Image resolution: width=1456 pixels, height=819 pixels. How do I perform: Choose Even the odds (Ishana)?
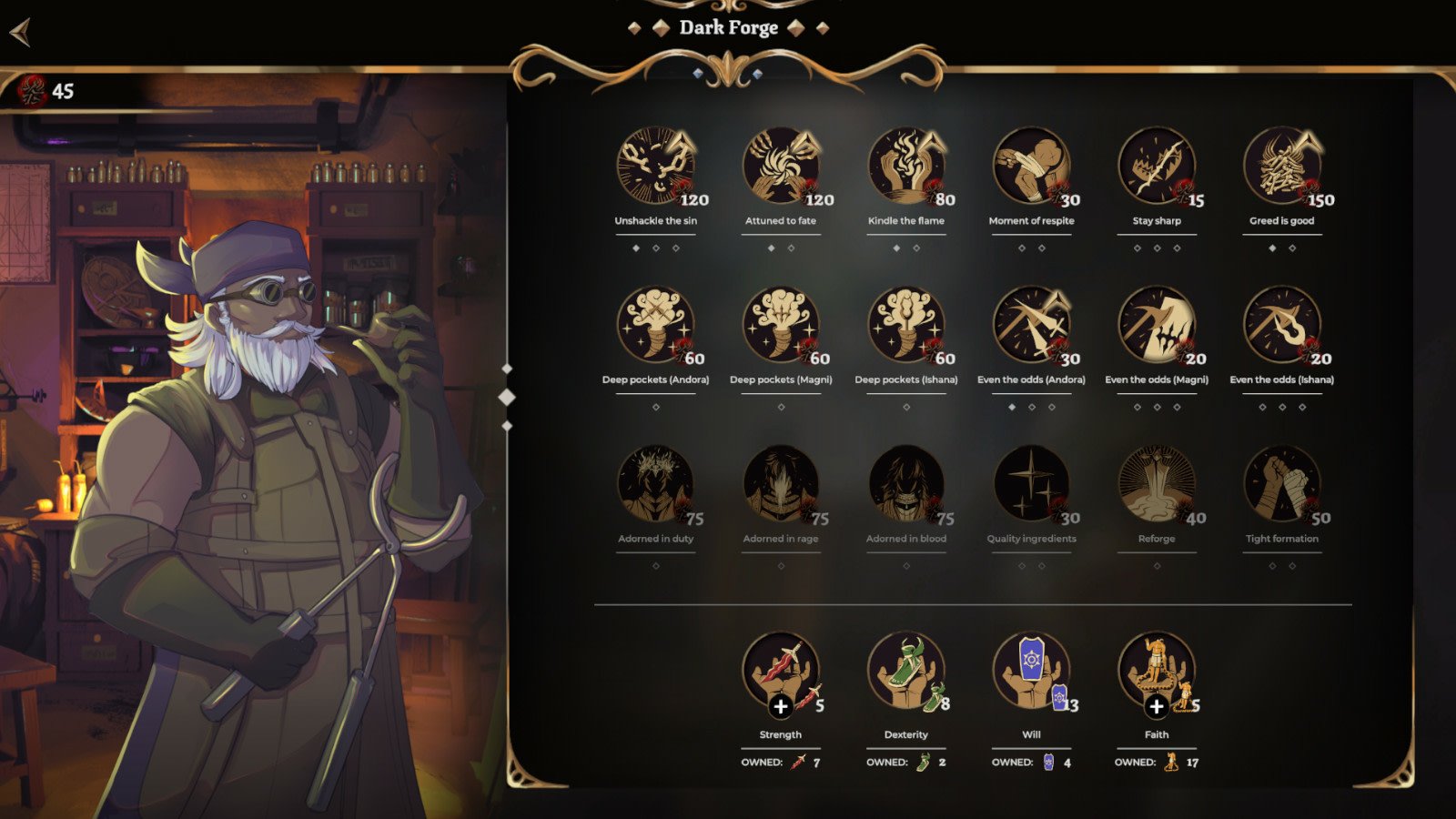point(1282,326)
